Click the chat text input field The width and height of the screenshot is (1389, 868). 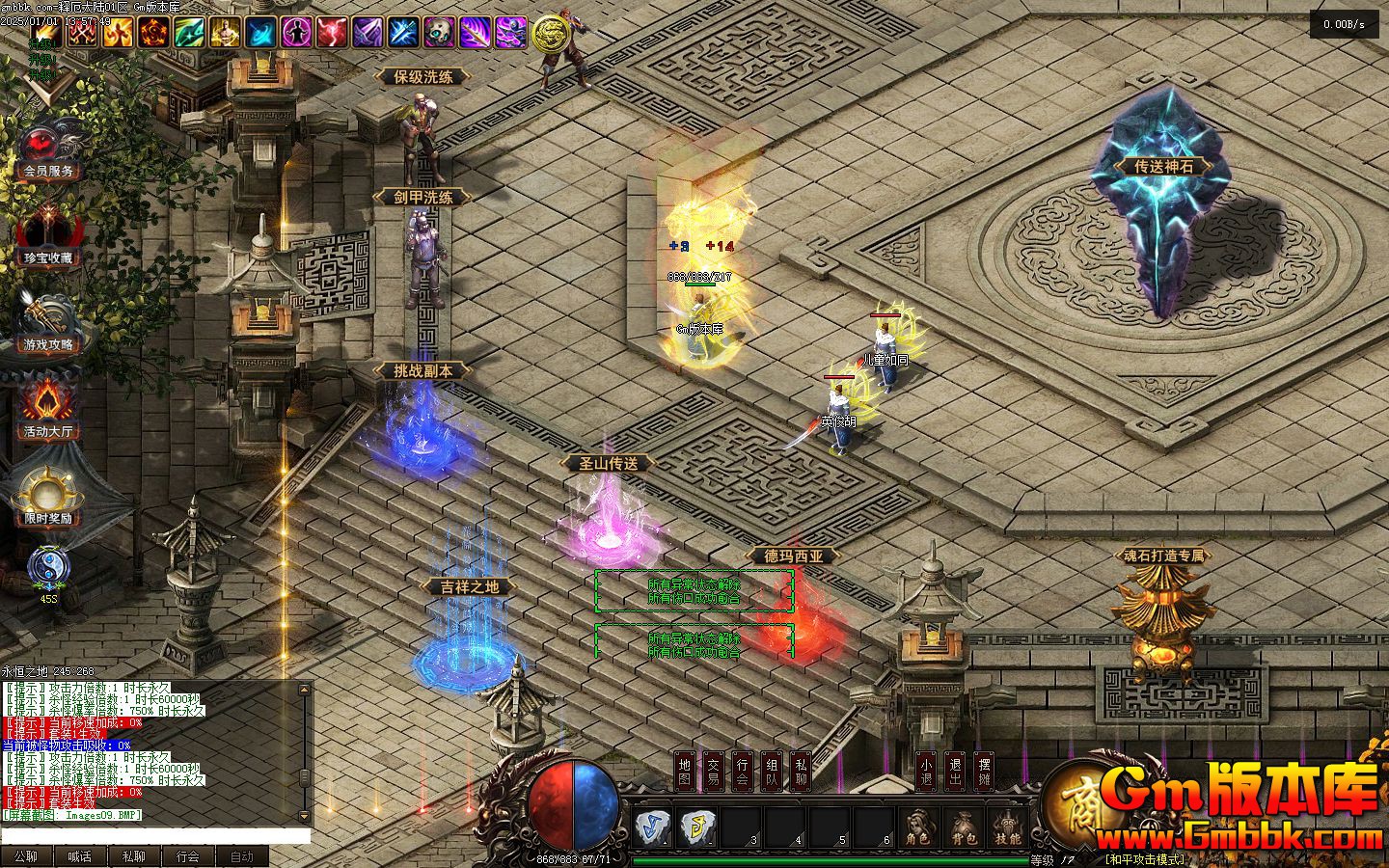tap(154, 836)
